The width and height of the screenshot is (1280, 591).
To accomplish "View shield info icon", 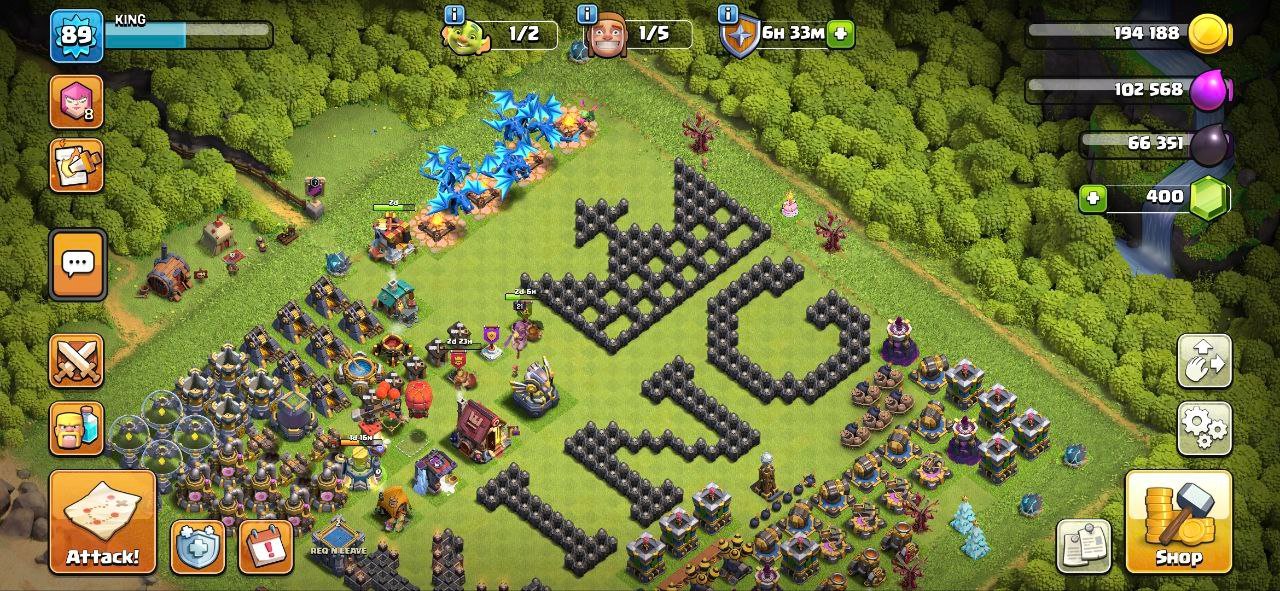I will coord(728,14).
